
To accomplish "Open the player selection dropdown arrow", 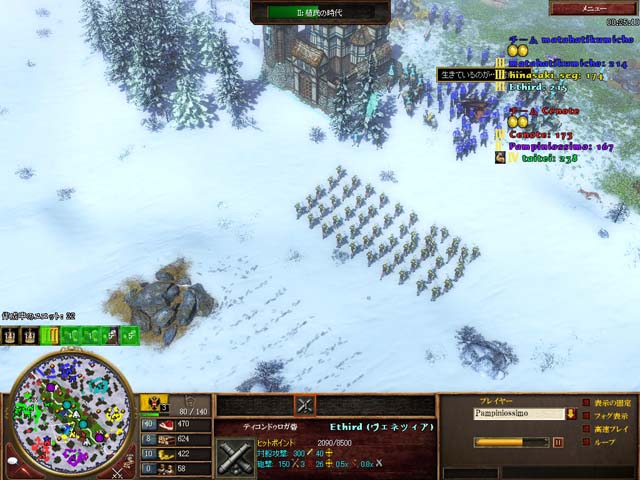I will pos(570,412).
